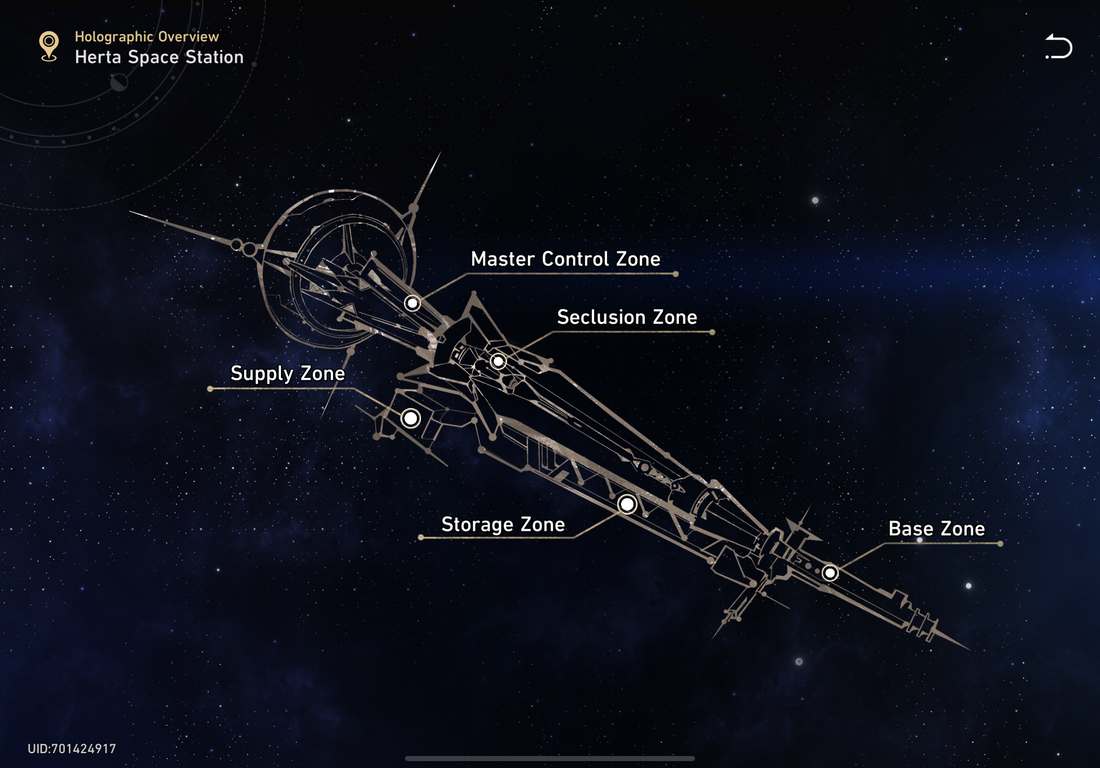Viewport: 1100px width, 768px height.
Task: Go to the Storage Zone
Action: (503, 524)
